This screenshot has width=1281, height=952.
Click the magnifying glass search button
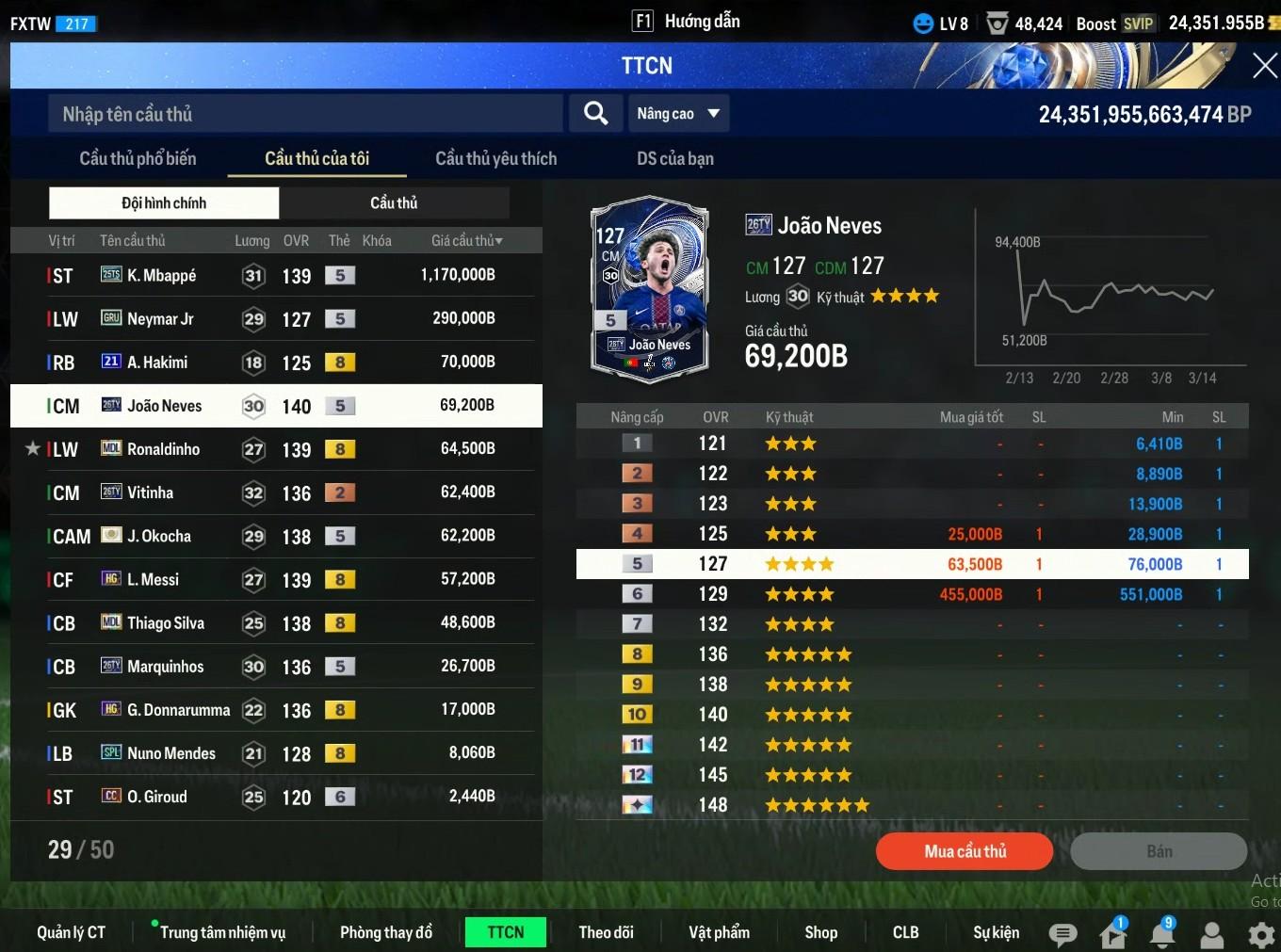click(x=595, y=114)
